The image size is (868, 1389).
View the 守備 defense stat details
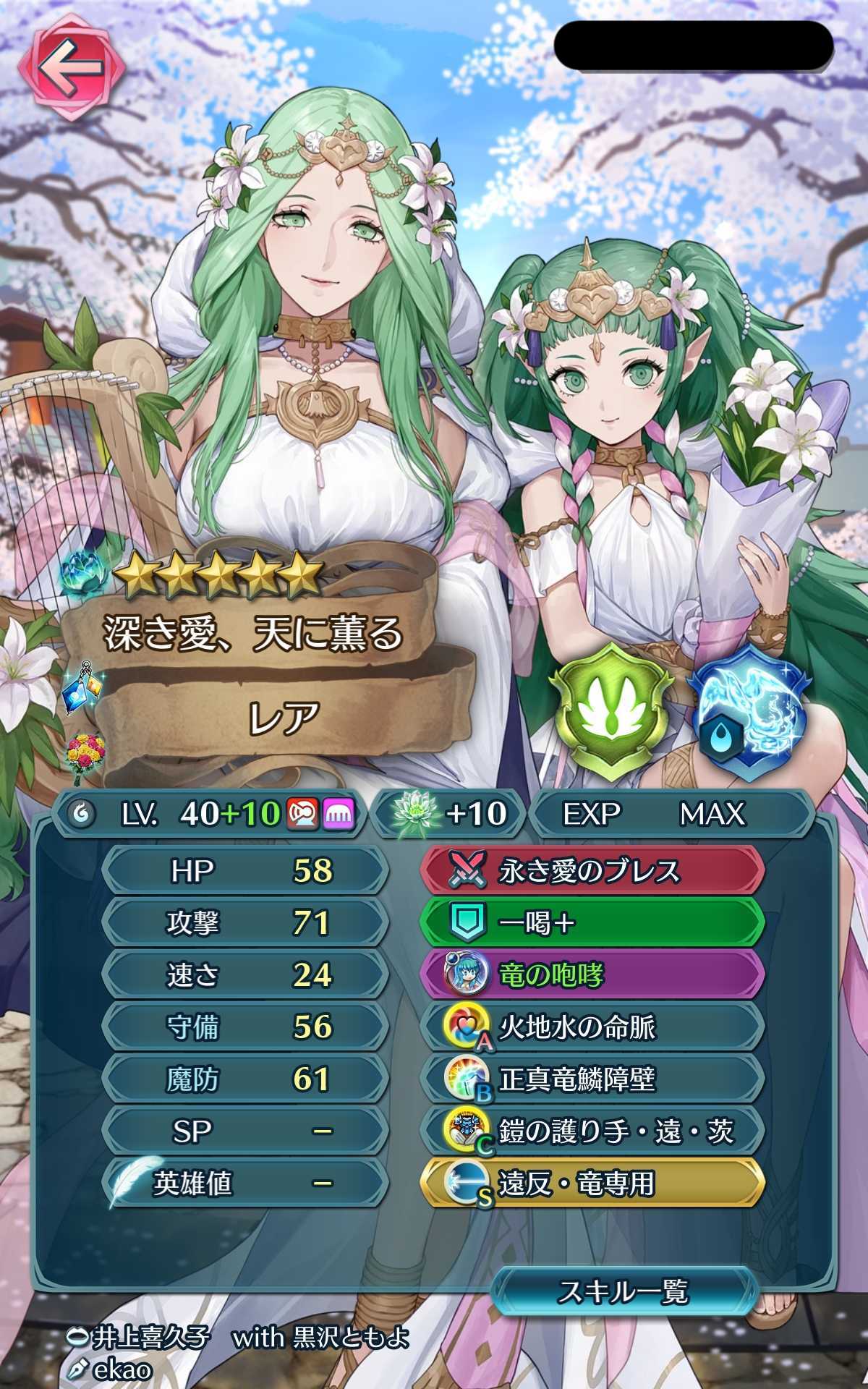click(244, 1027)
